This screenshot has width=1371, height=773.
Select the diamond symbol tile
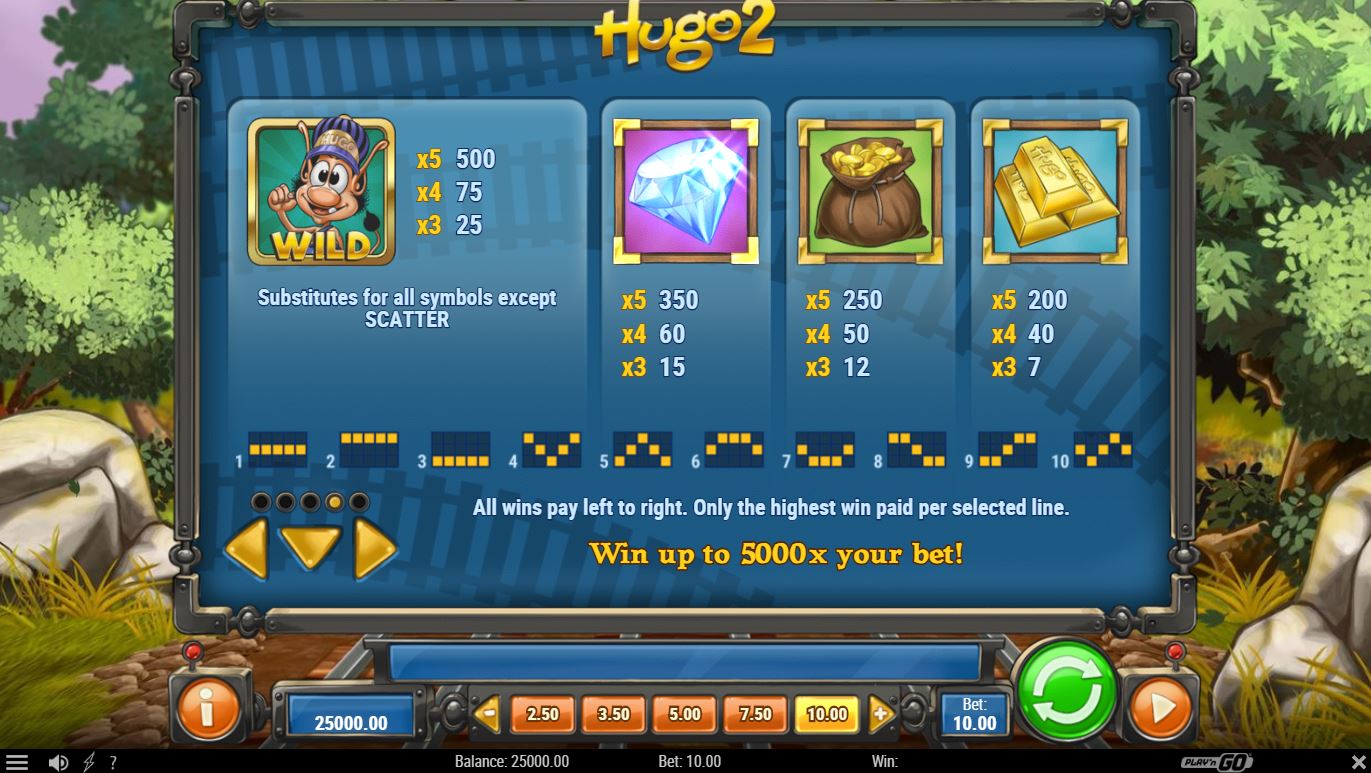pyautogui.click(x=686, y=190)
